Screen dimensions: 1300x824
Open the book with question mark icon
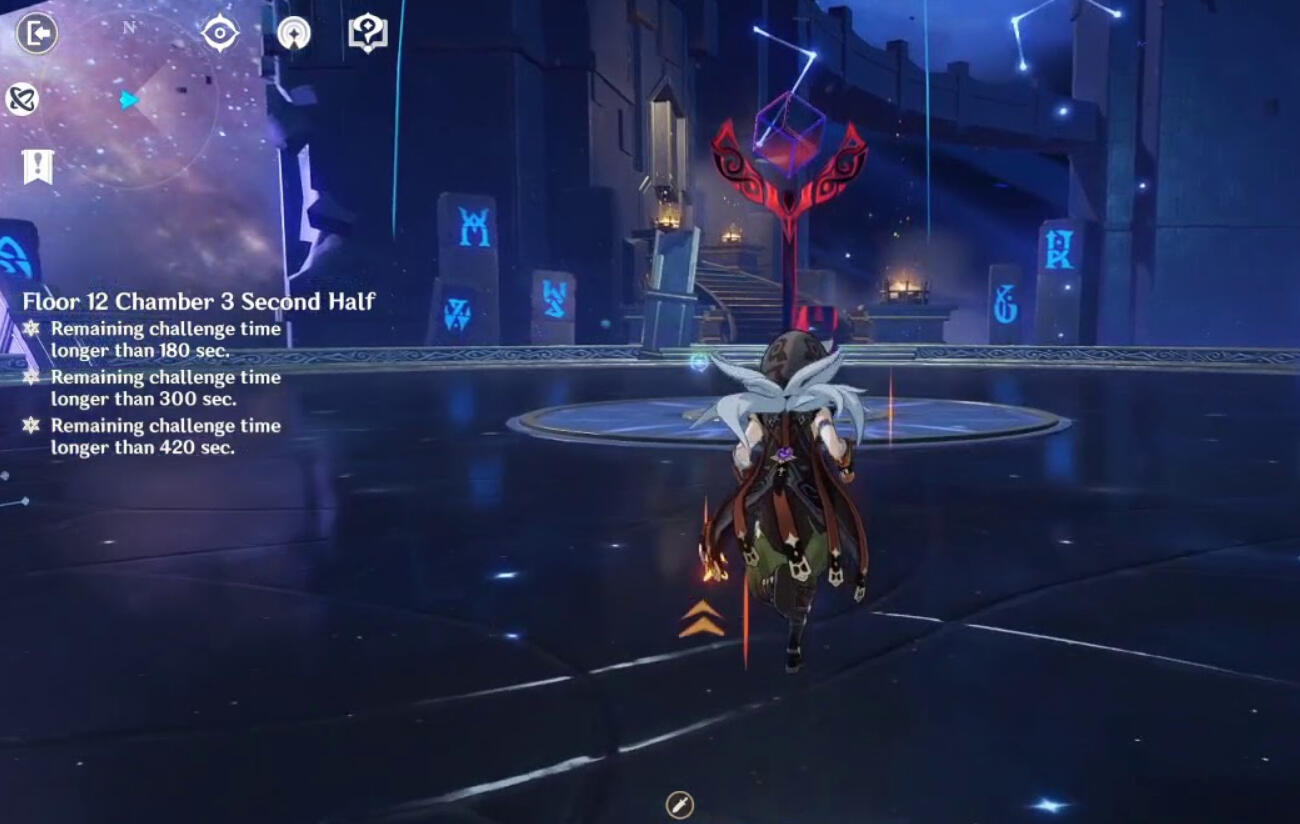click(x=368, y=34)
